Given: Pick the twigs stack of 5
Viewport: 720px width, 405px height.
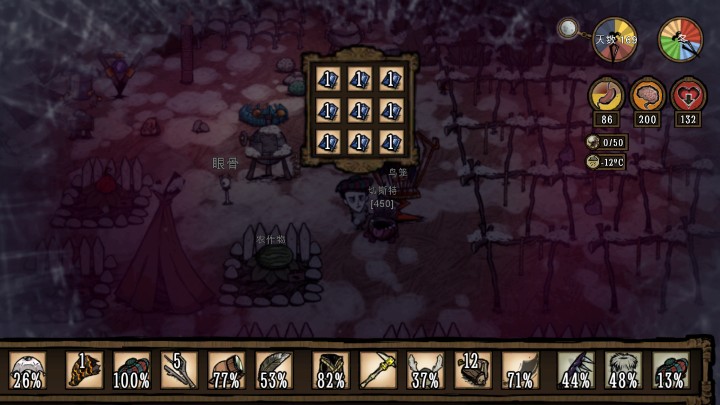Looking at the screenshot, I should (x=179, y=370).
